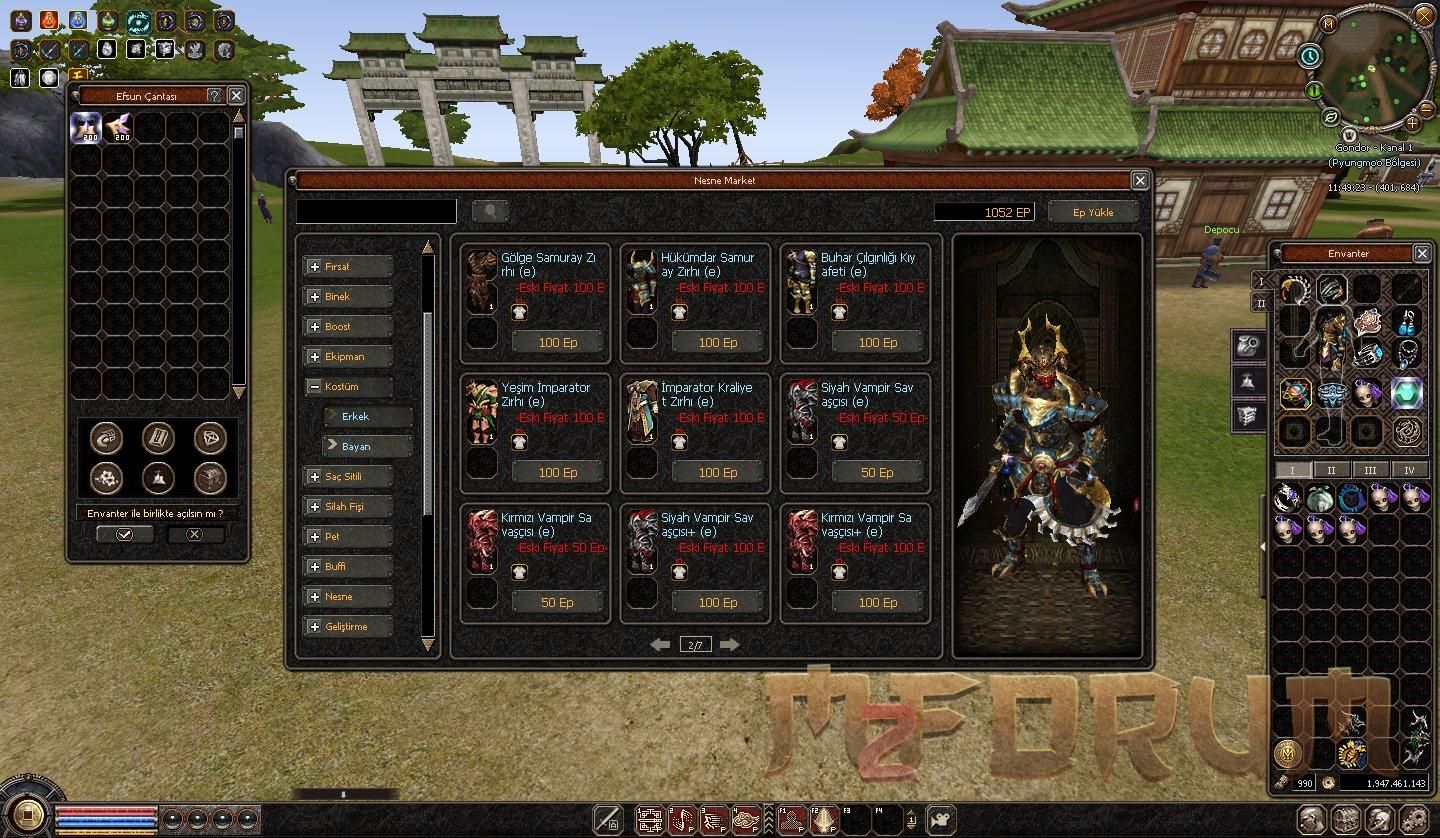Image resolution: width=1440 pixels, height=838 pixels.
Task: Switch to inventory page II tab
Action: point(1330,470)
